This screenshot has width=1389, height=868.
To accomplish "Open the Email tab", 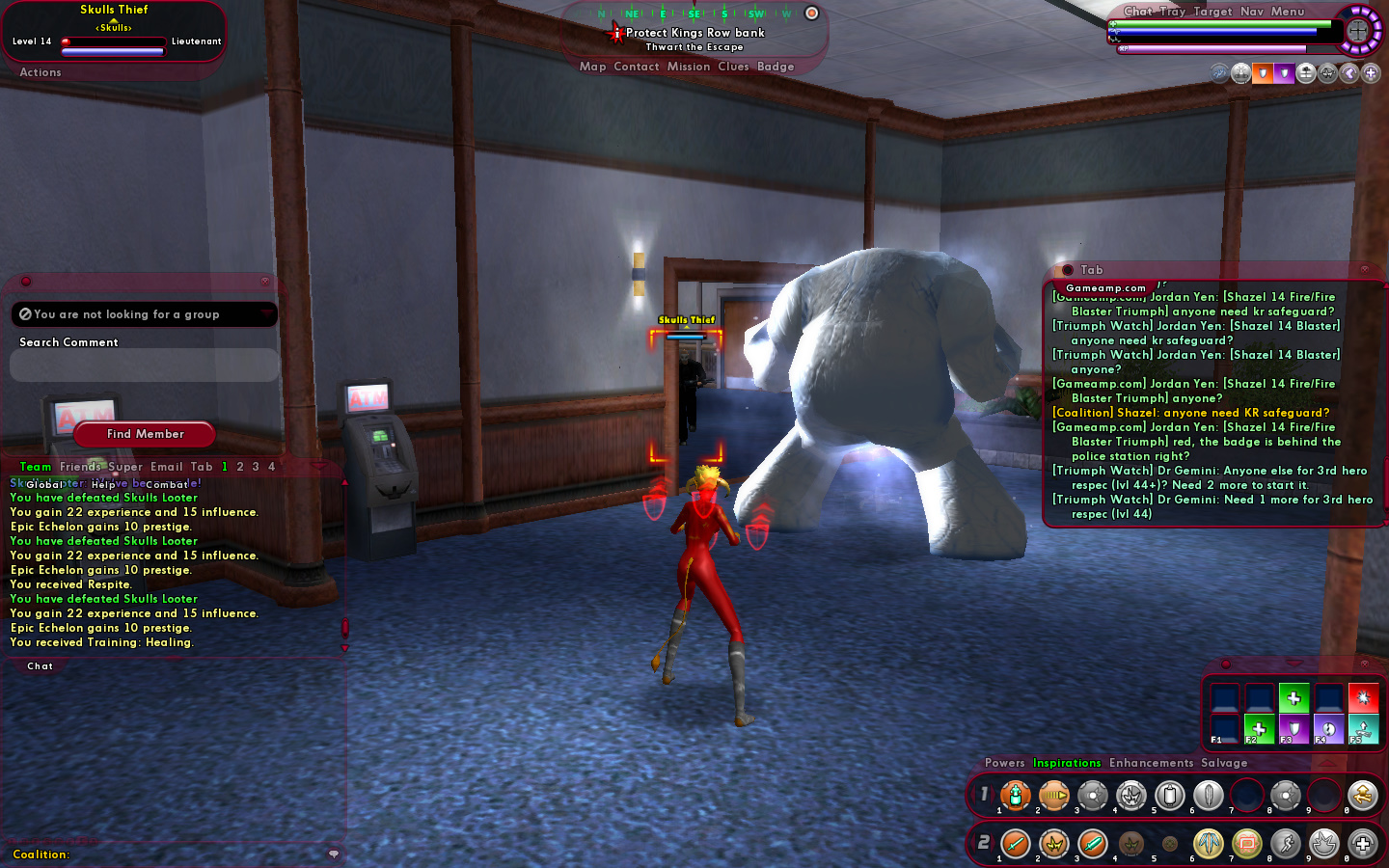I will coord(166,467).
